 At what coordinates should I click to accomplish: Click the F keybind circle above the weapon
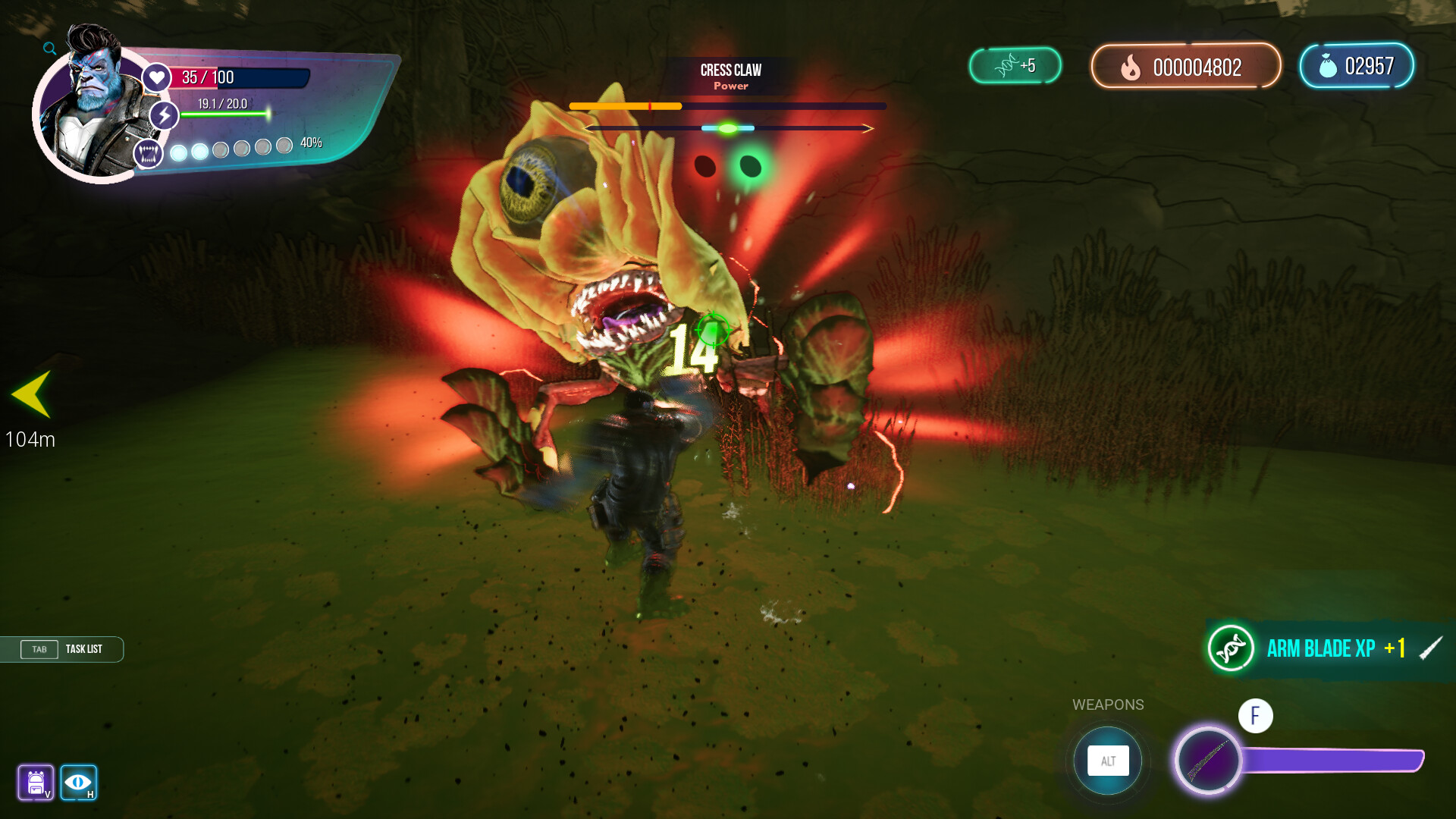[1255, 715]
